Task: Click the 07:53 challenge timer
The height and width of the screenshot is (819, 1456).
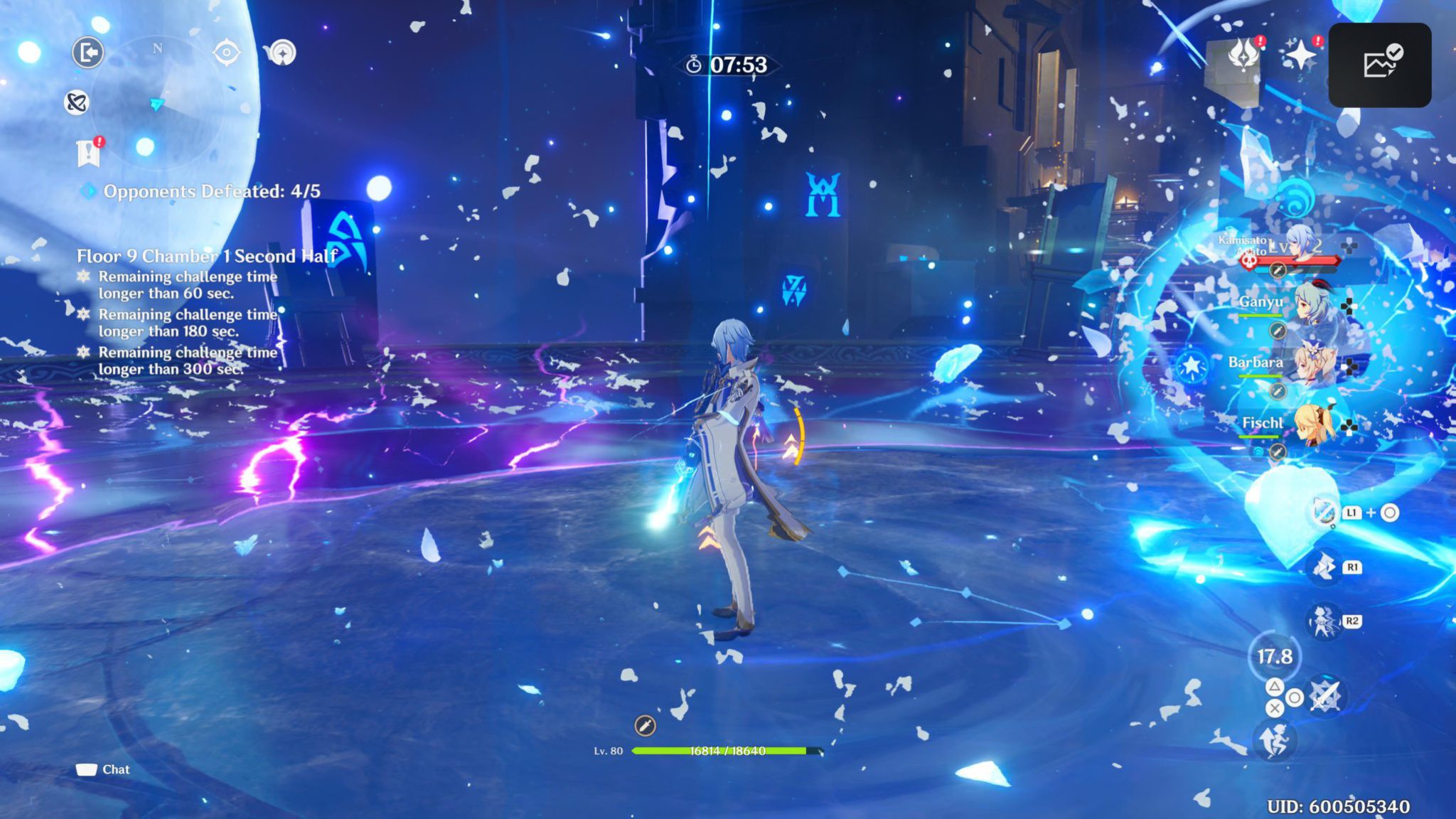Action: [727, 65]
